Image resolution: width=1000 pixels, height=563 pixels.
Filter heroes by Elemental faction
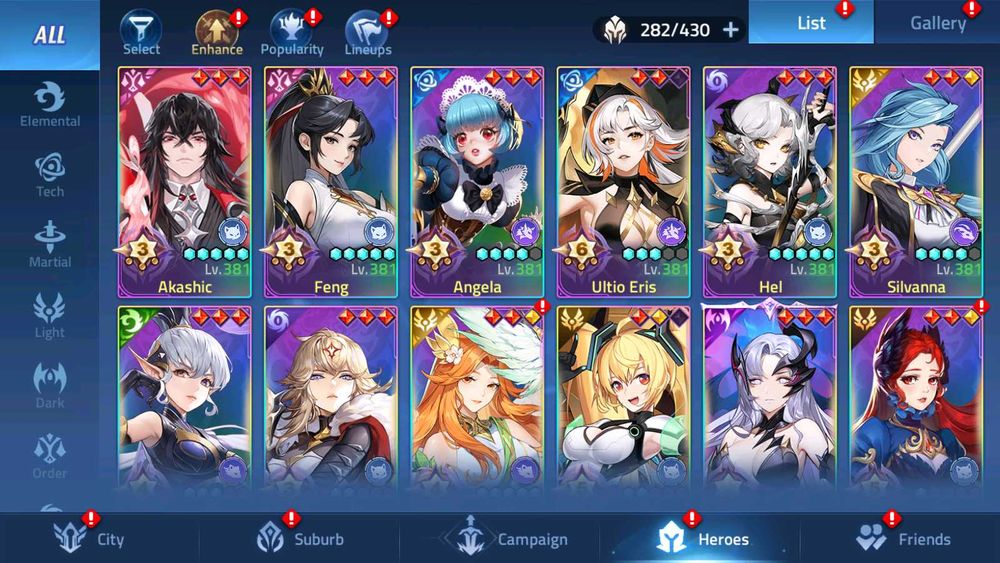[x=50, y=105]
